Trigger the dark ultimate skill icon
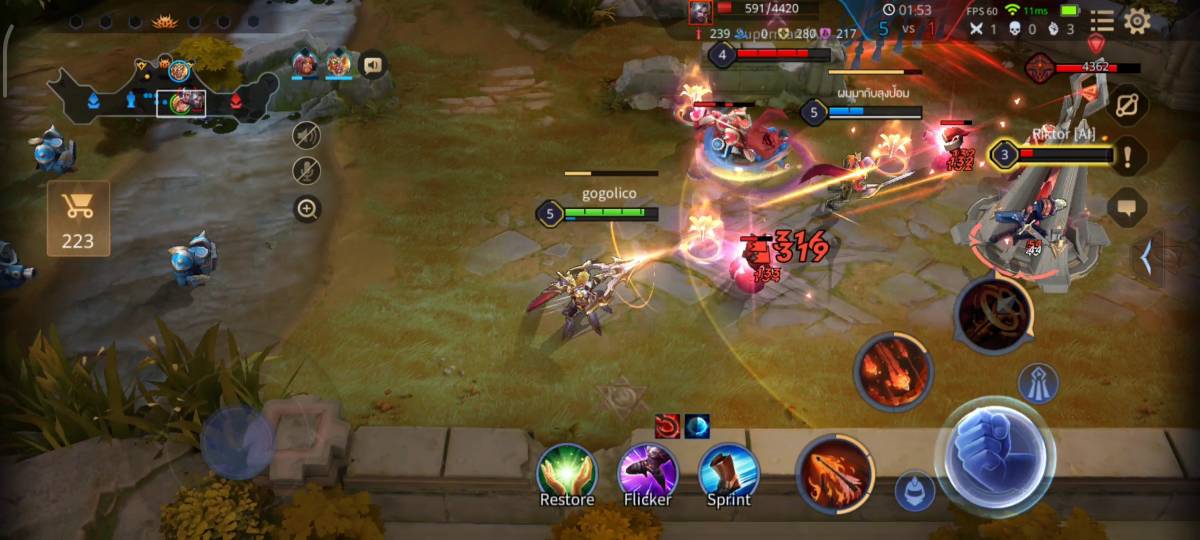1200x540 pixels. click(x=993, y=315)
